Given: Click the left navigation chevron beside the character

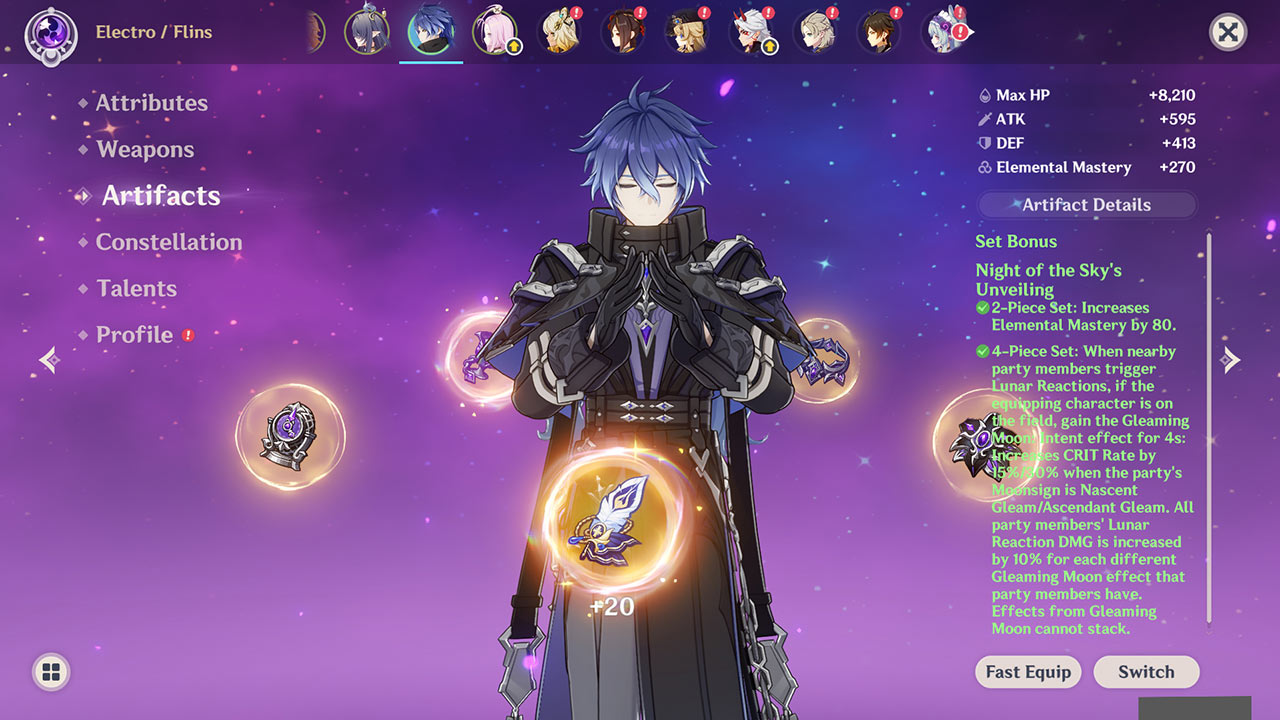Looking at the screenshot, I should (48, 359).
